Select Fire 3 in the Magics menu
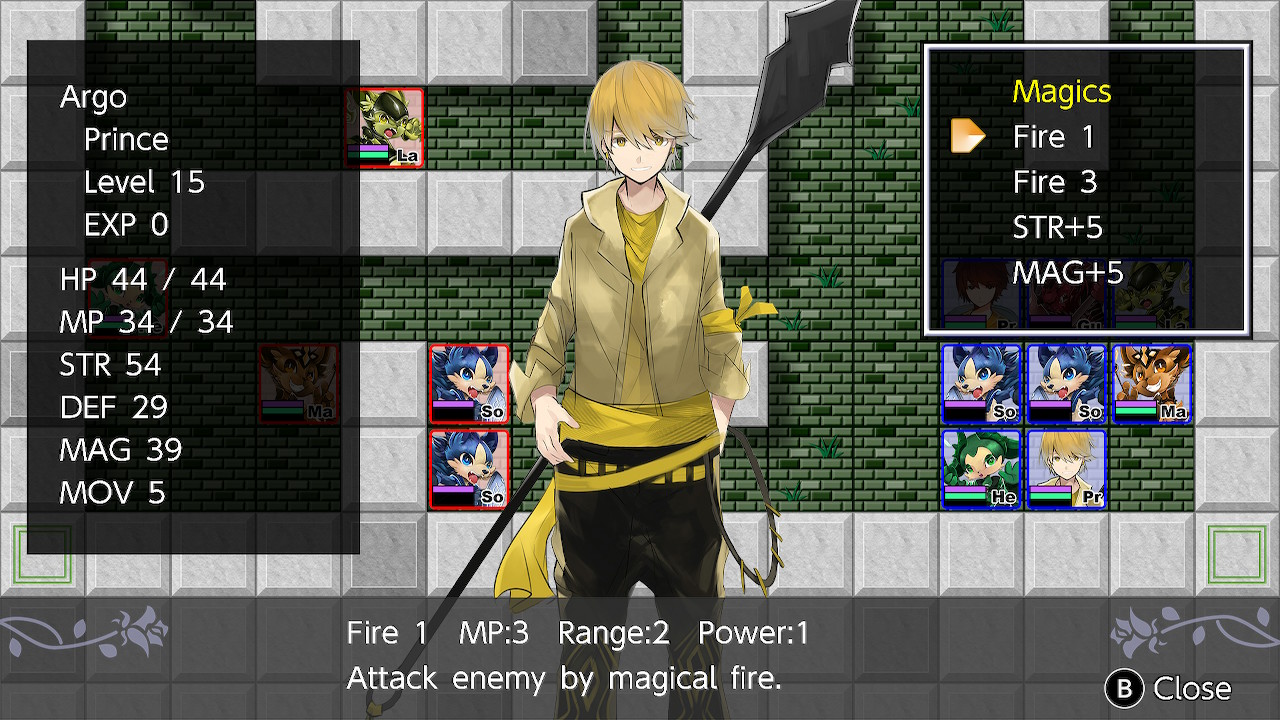This screenshot has height=720, width=1280. 1054,182
